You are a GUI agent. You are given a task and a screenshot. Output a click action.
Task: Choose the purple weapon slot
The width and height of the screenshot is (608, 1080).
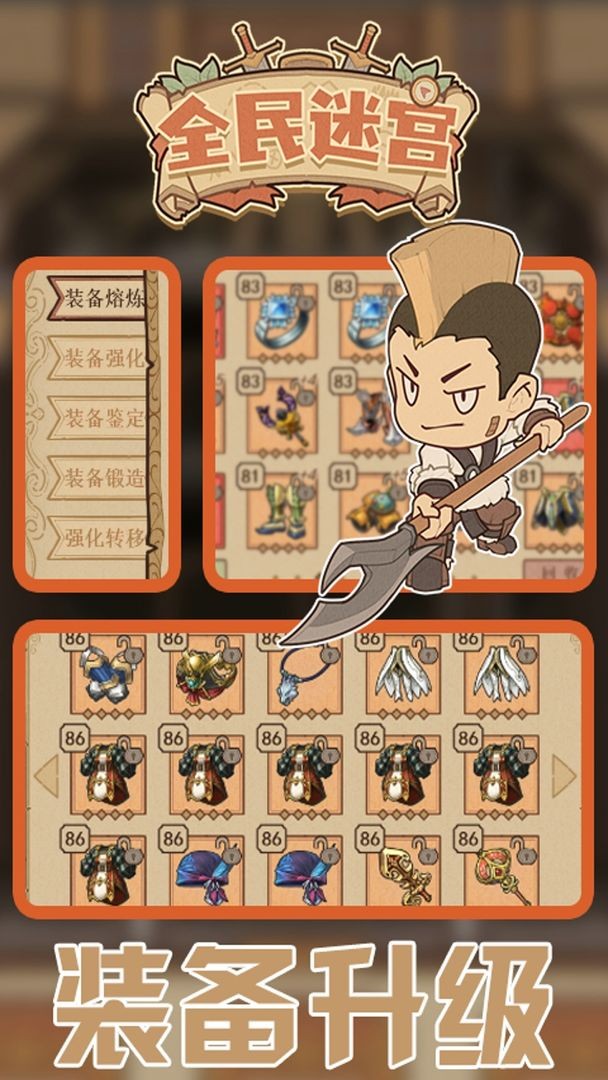(x=279, y=415)
